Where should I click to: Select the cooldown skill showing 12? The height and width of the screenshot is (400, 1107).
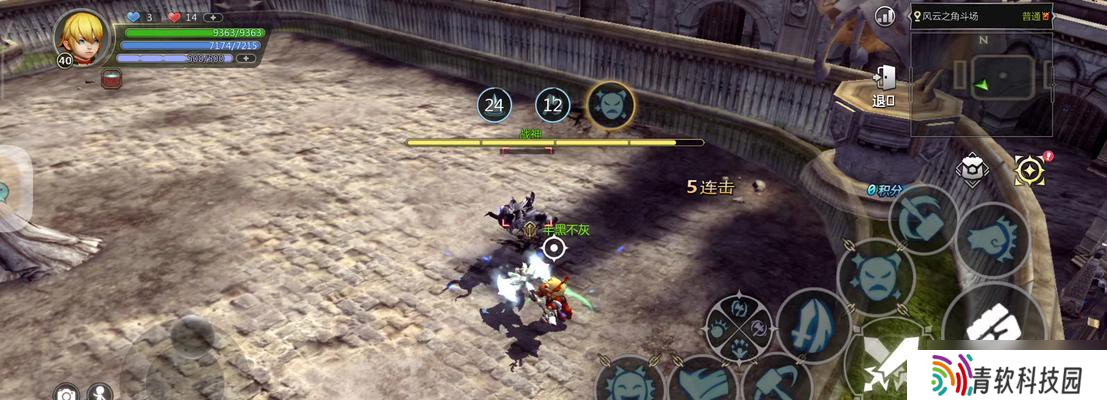point(552,104)
